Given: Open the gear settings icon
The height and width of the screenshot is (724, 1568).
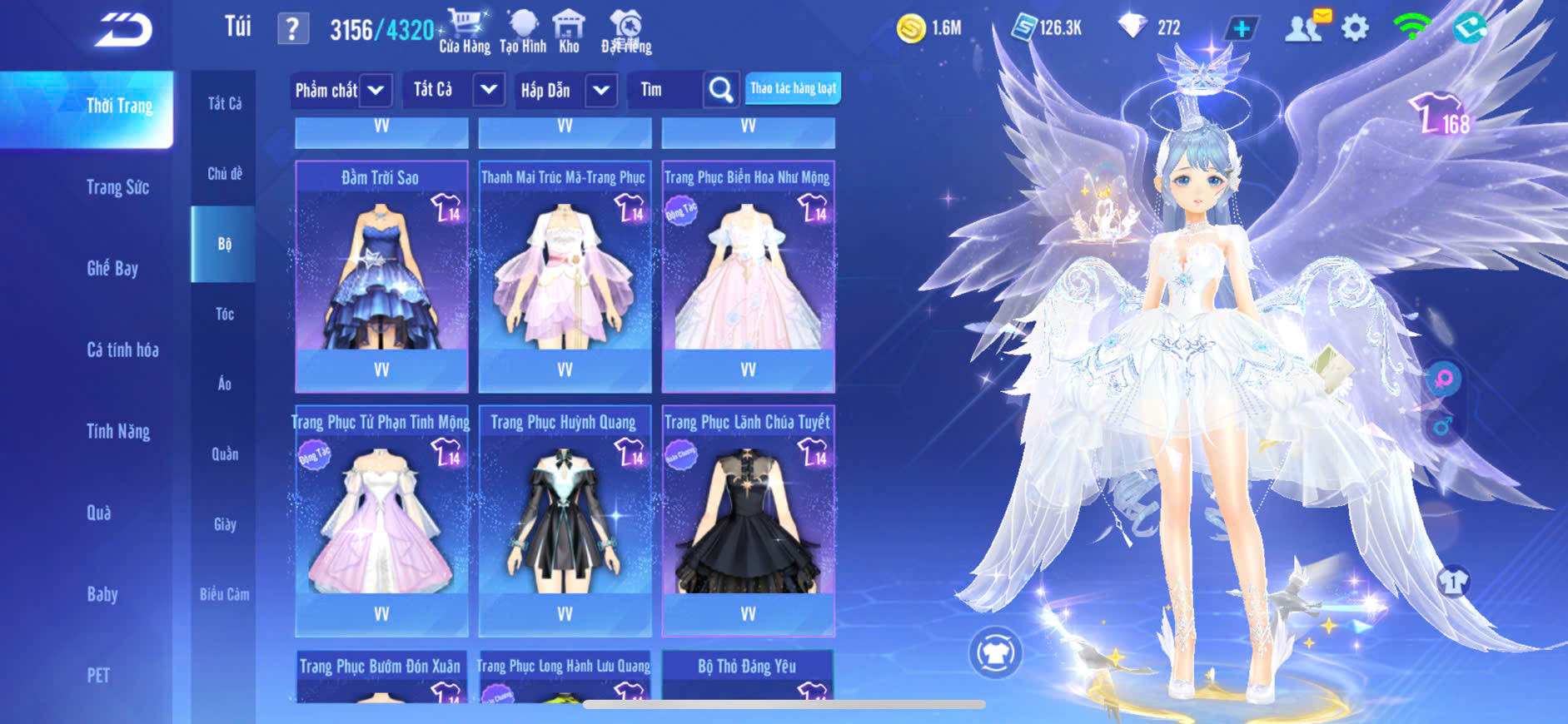Looking at the screenshot, I should tap(1355, 28).
